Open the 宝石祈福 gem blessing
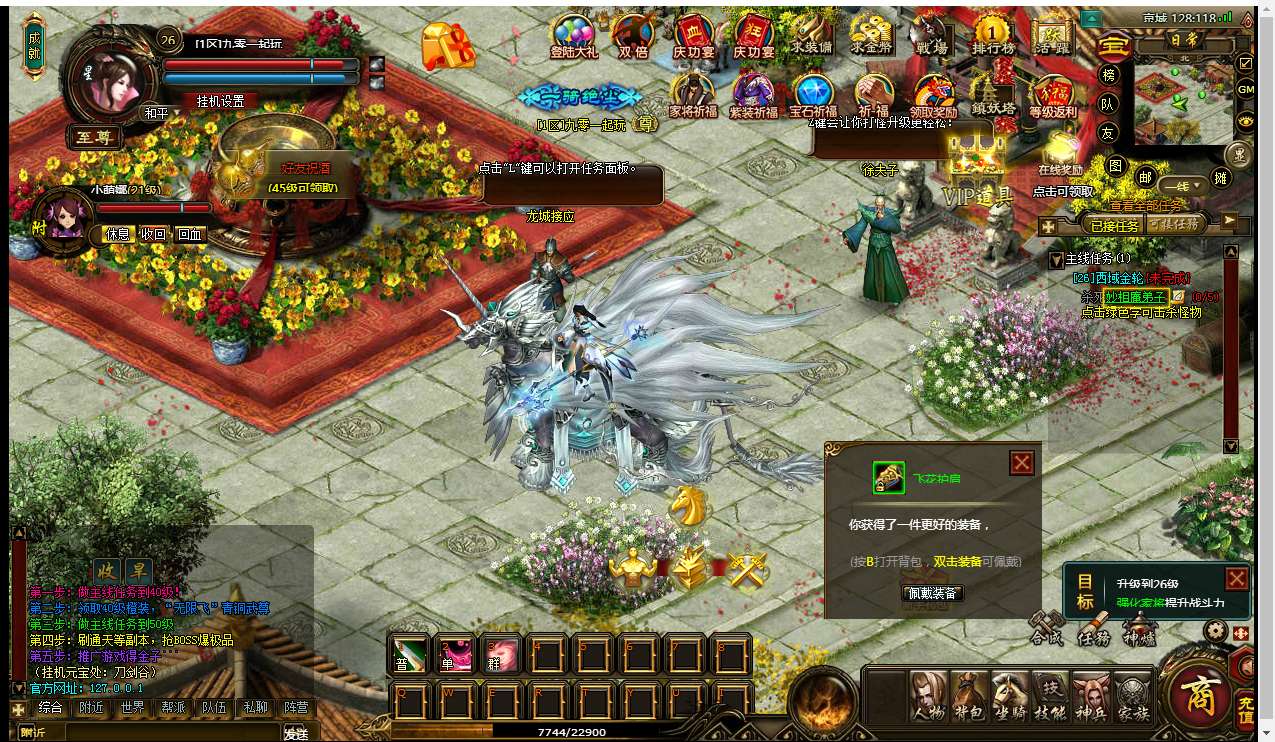The image size is (1275, 742). [813, 97]
